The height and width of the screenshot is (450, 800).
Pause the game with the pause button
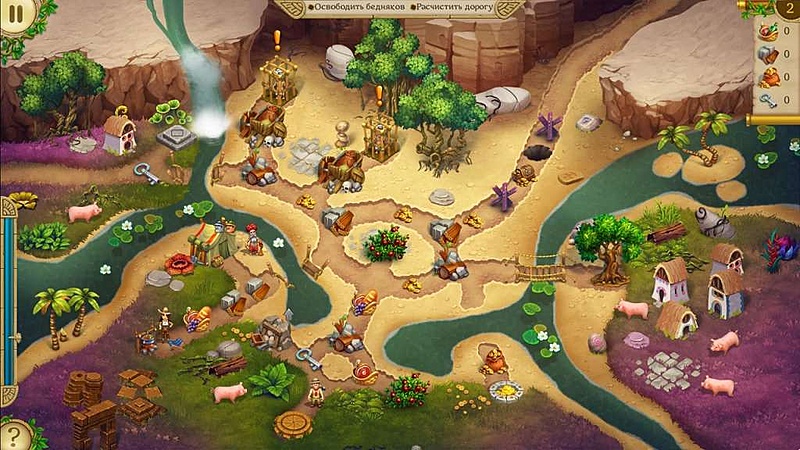15,14
